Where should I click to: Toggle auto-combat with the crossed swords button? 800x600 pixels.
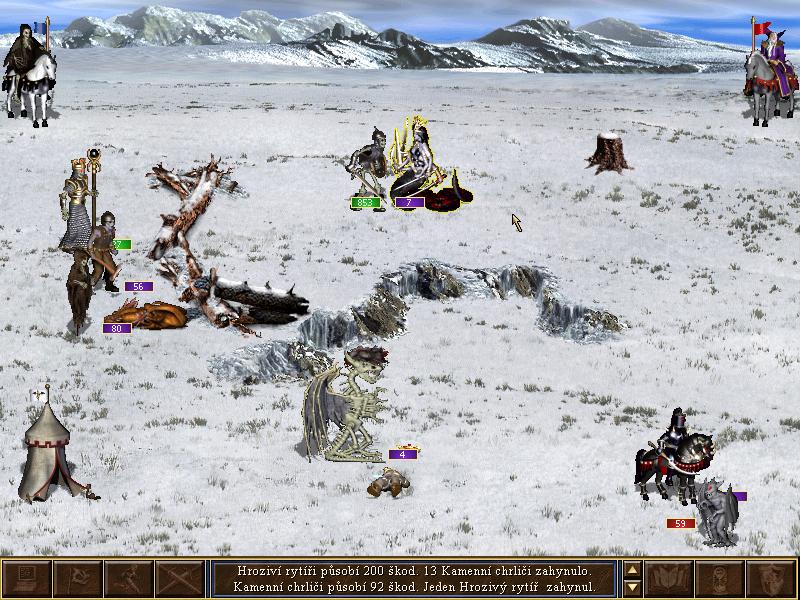coord(180,579)
